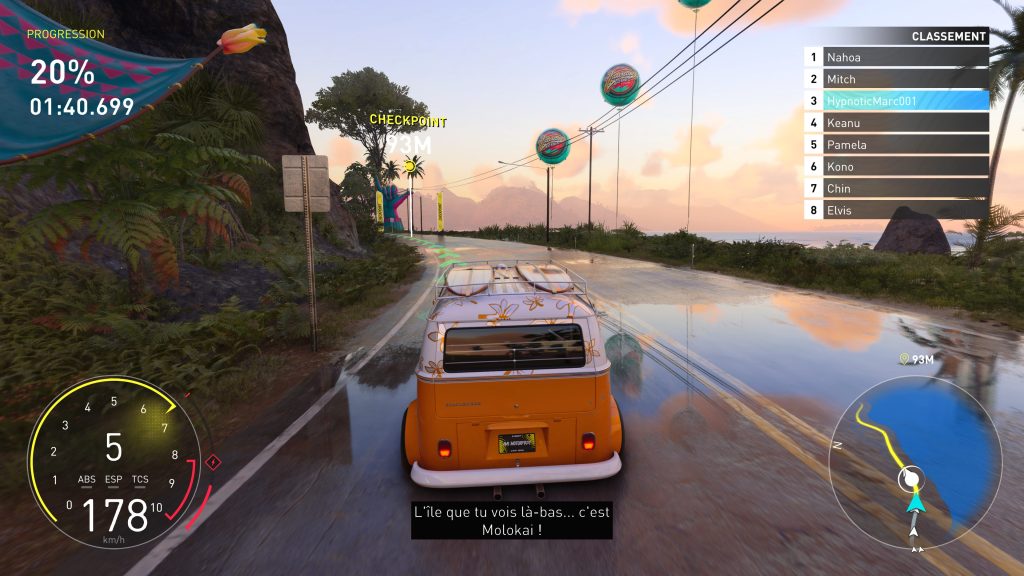Select Nahoa in the leaderboard
The height and width of the screenshot is (576, 1024).
(x=896, y=58)
